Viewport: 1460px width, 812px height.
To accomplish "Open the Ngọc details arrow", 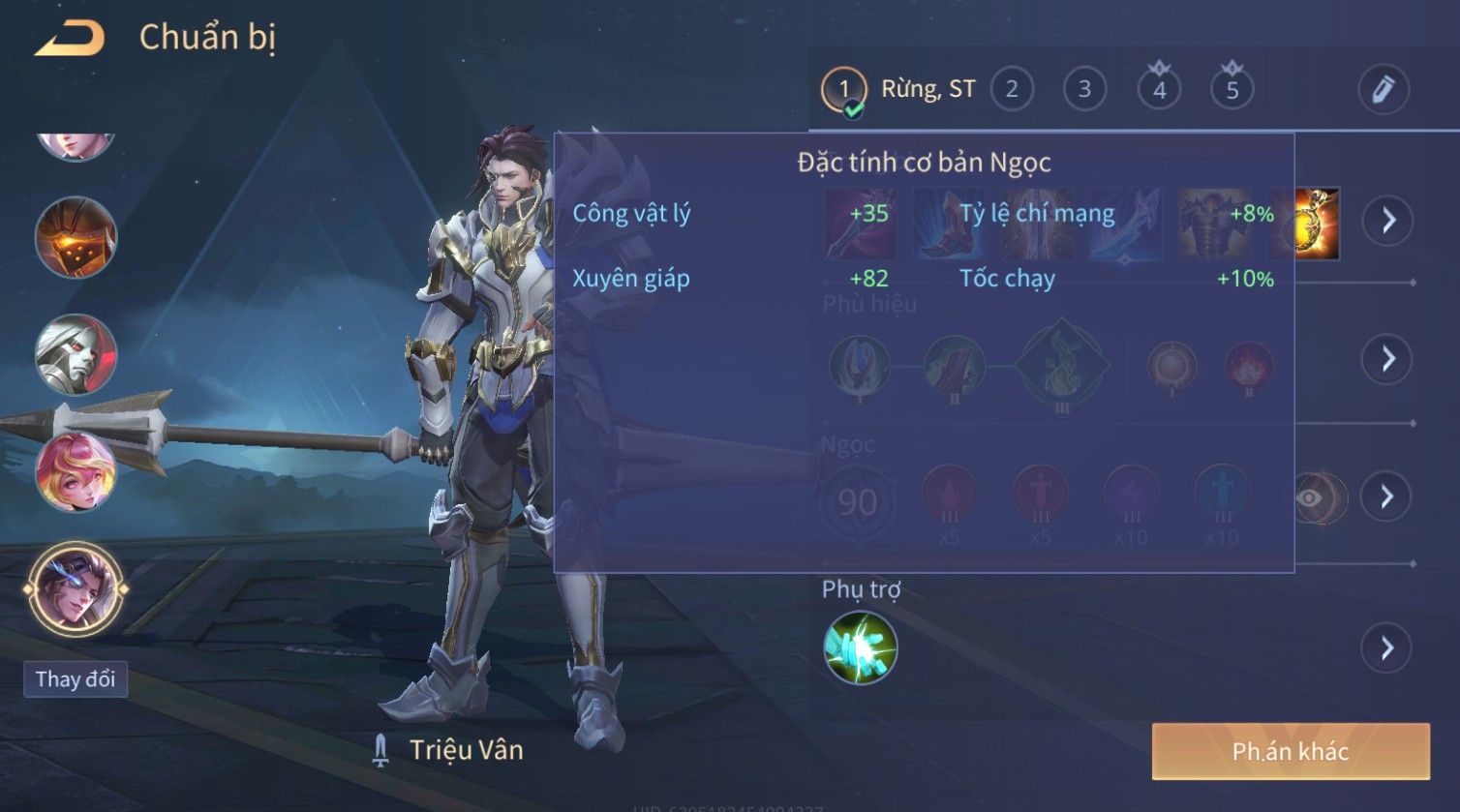I will coord(1387,496).
